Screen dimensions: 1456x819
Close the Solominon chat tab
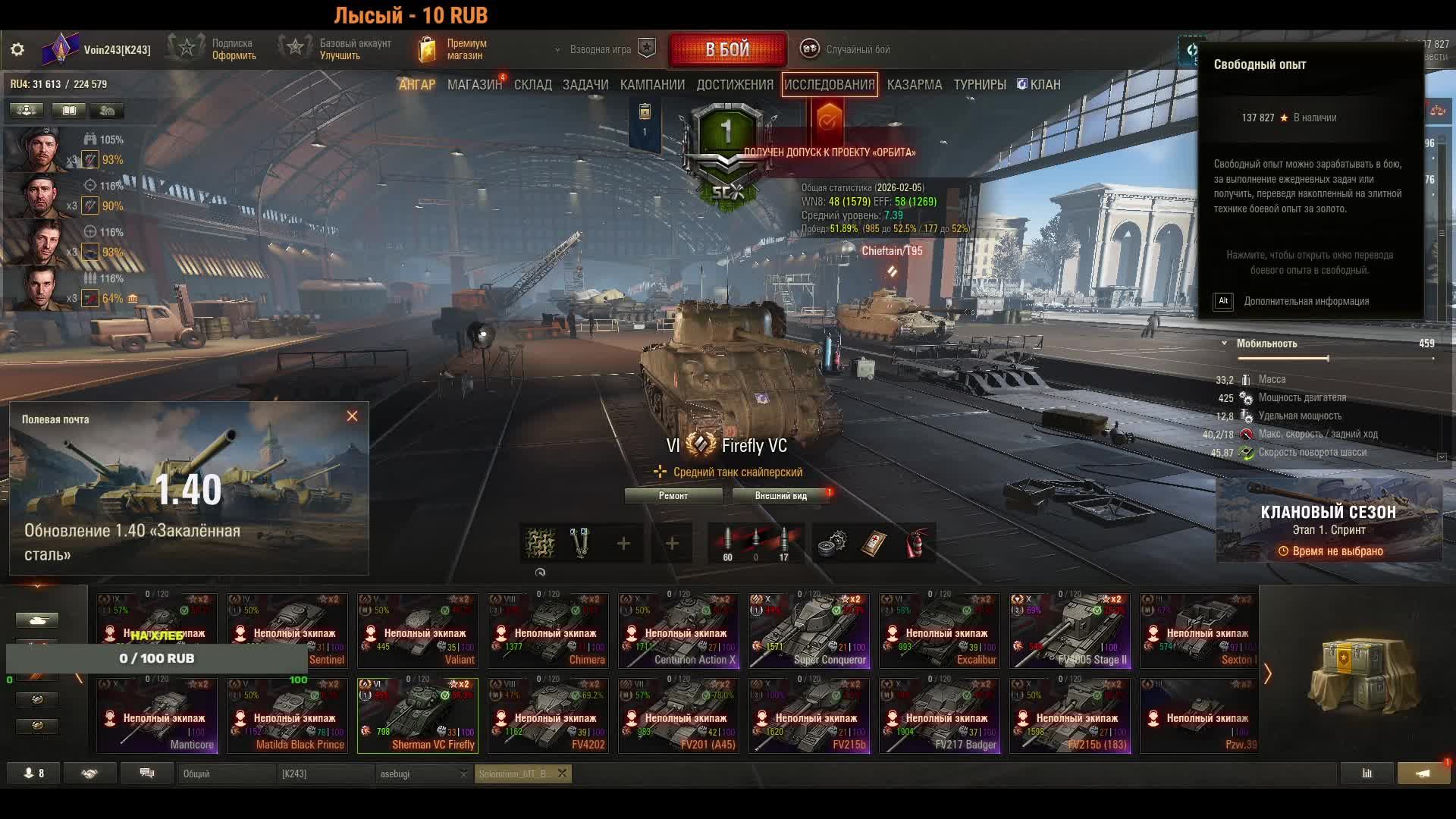[562, 773]
